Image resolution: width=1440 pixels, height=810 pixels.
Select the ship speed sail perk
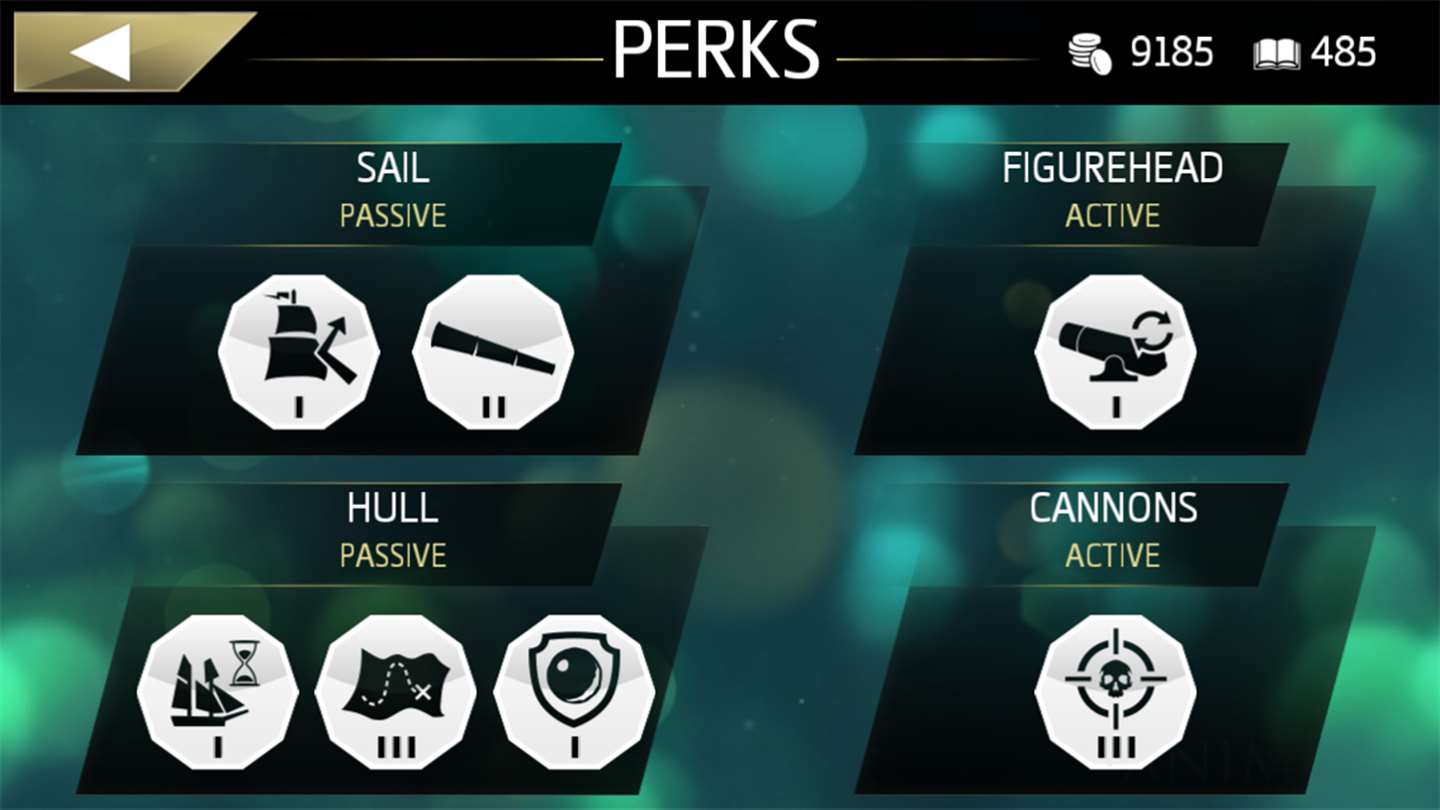[x=299, y=352]
